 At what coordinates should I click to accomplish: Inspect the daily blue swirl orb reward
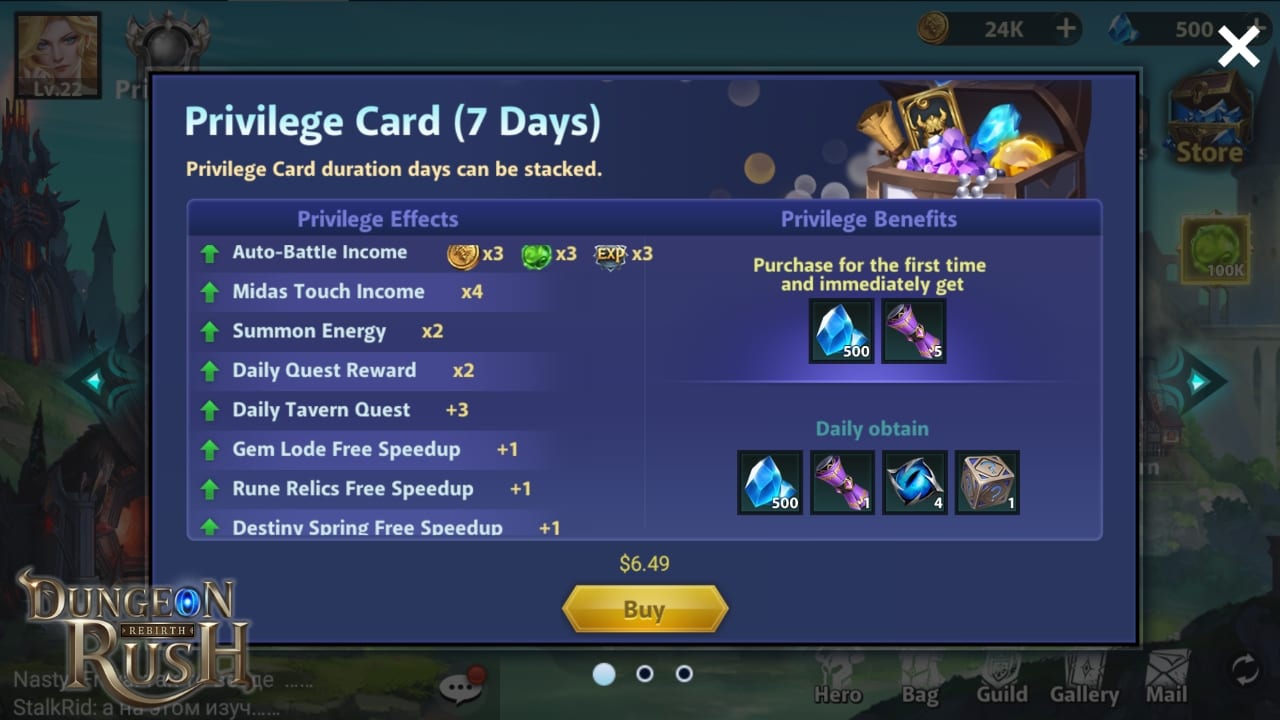[914, 482]
